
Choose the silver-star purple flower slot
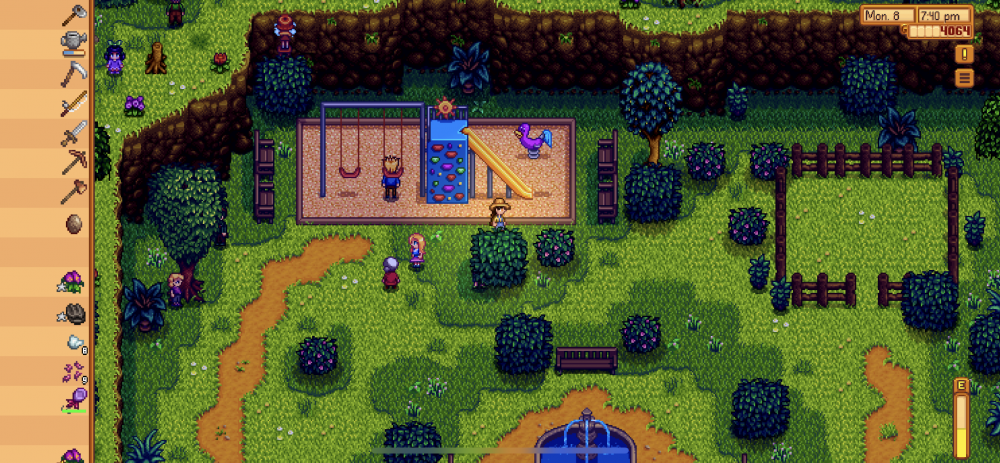73,283
